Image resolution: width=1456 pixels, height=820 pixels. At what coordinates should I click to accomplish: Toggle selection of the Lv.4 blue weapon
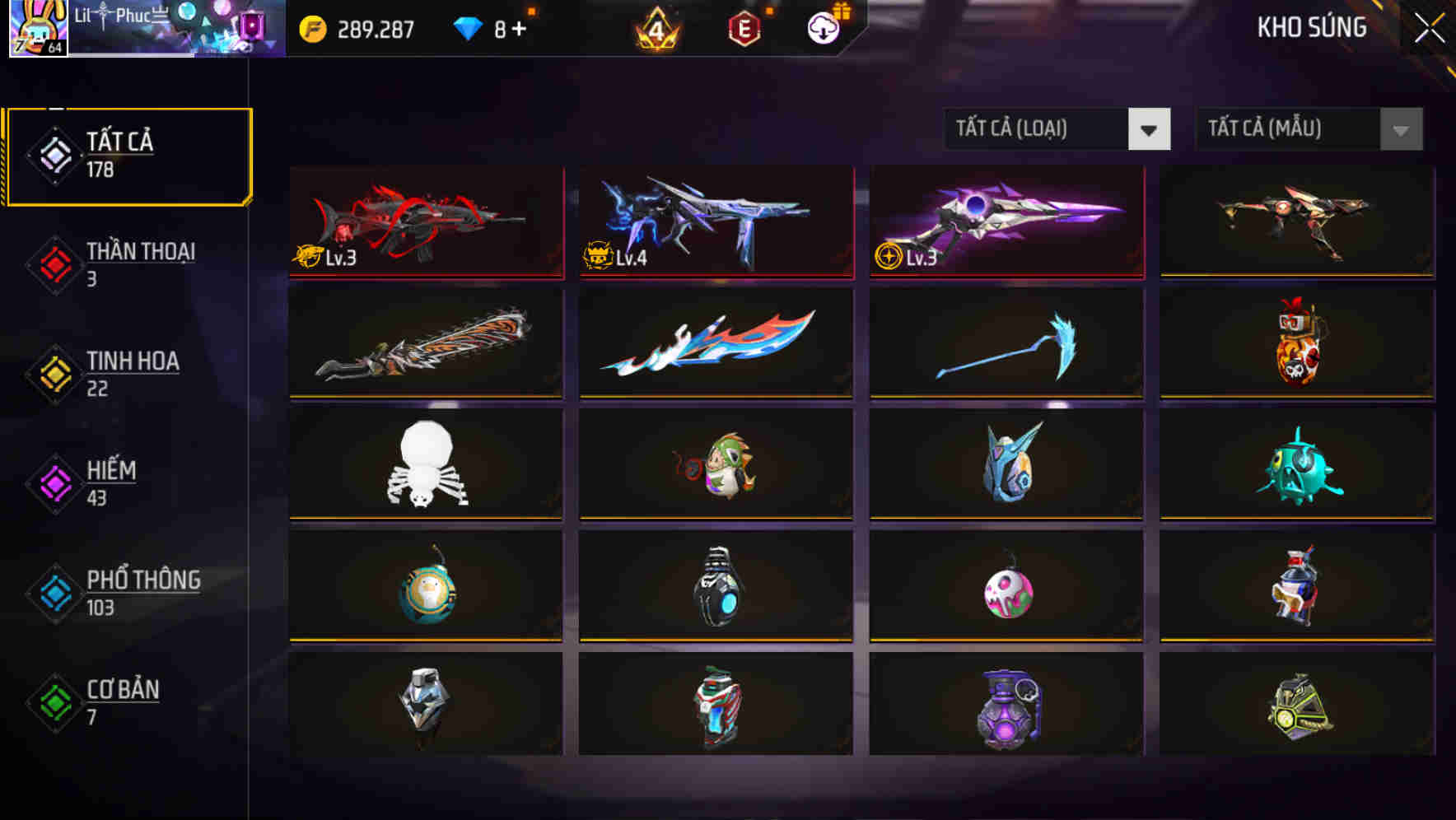(715, 223)
